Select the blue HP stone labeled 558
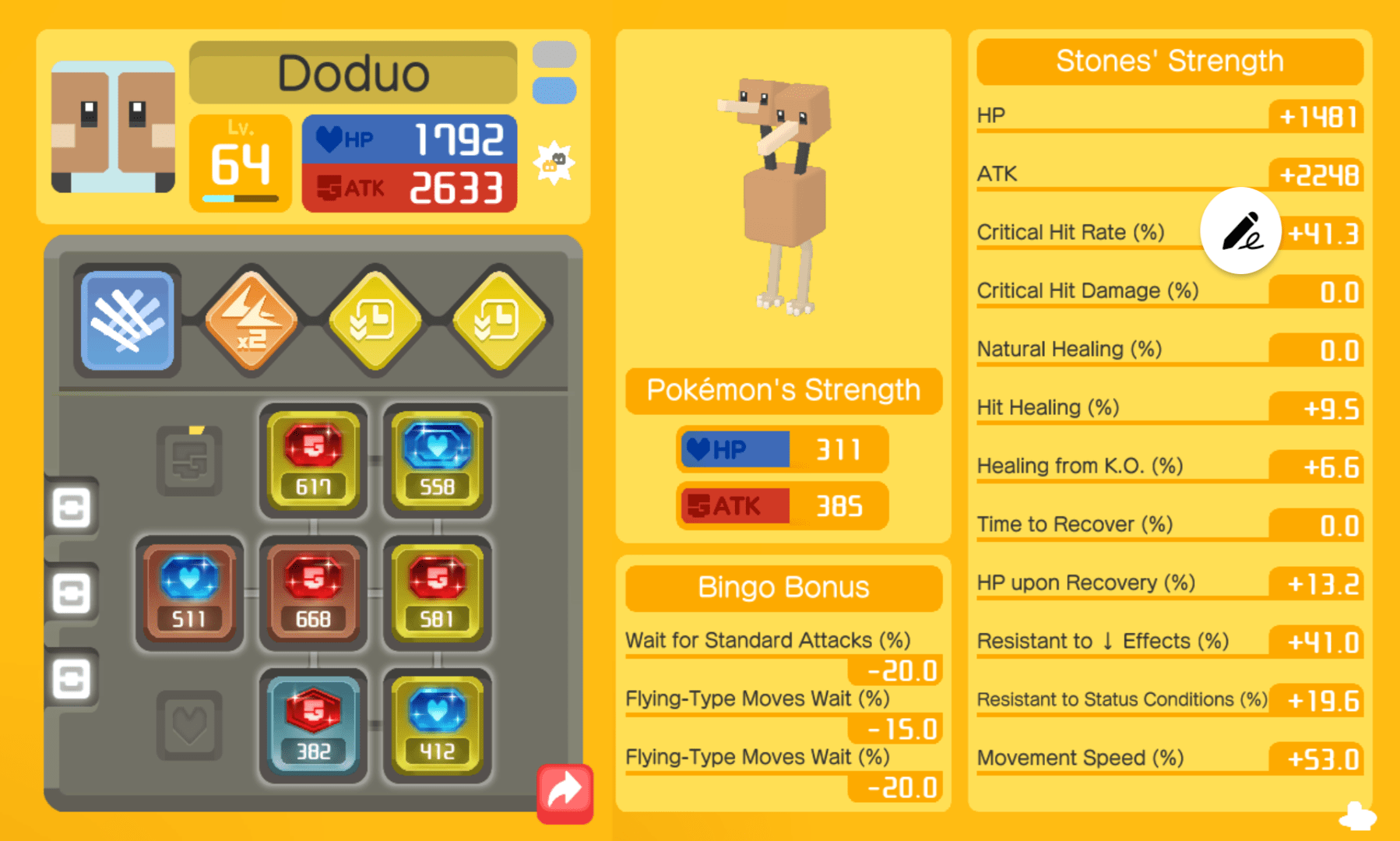This screenshot has width=1400, height=841. tap(437, 461)
